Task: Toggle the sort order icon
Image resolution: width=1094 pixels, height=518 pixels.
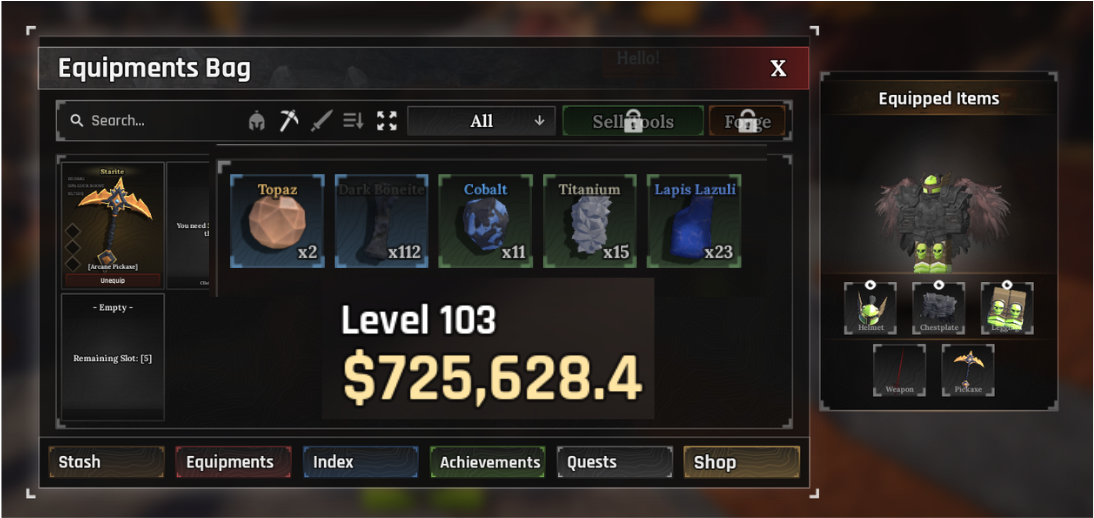Action: (353, 121)
